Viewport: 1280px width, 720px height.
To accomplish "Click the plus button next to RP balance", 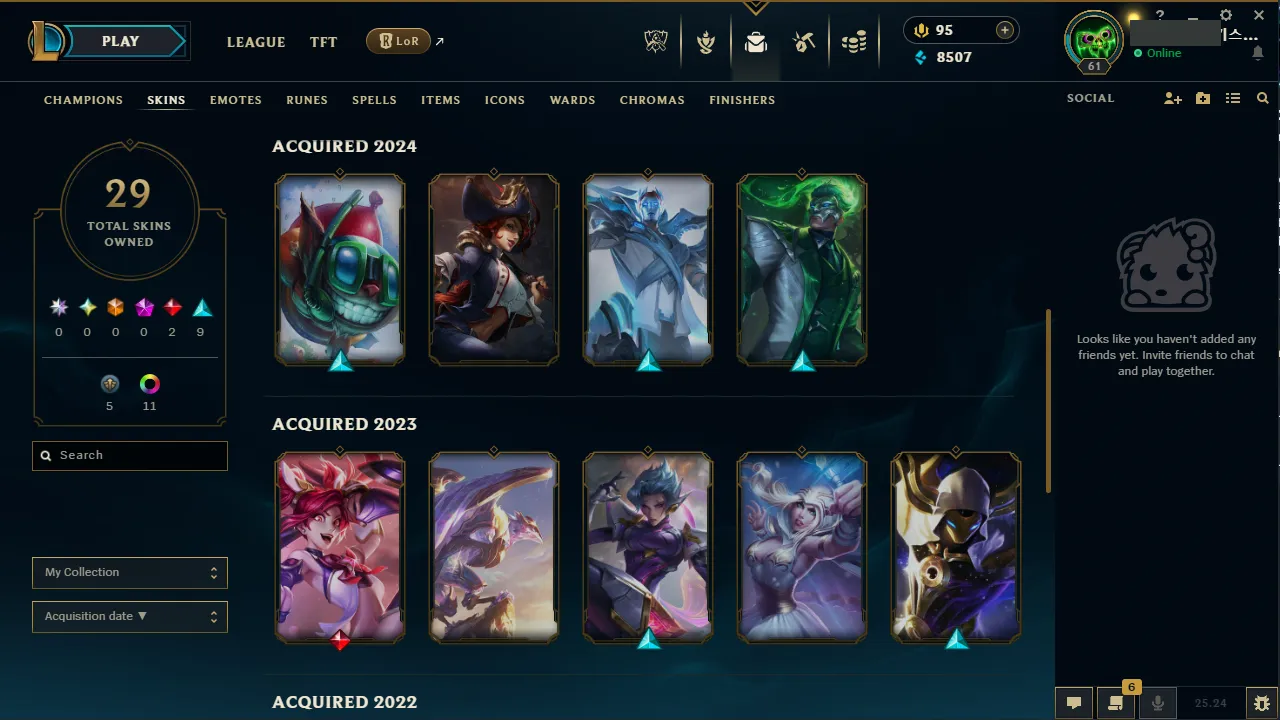I will click(x=1003, y=30).
